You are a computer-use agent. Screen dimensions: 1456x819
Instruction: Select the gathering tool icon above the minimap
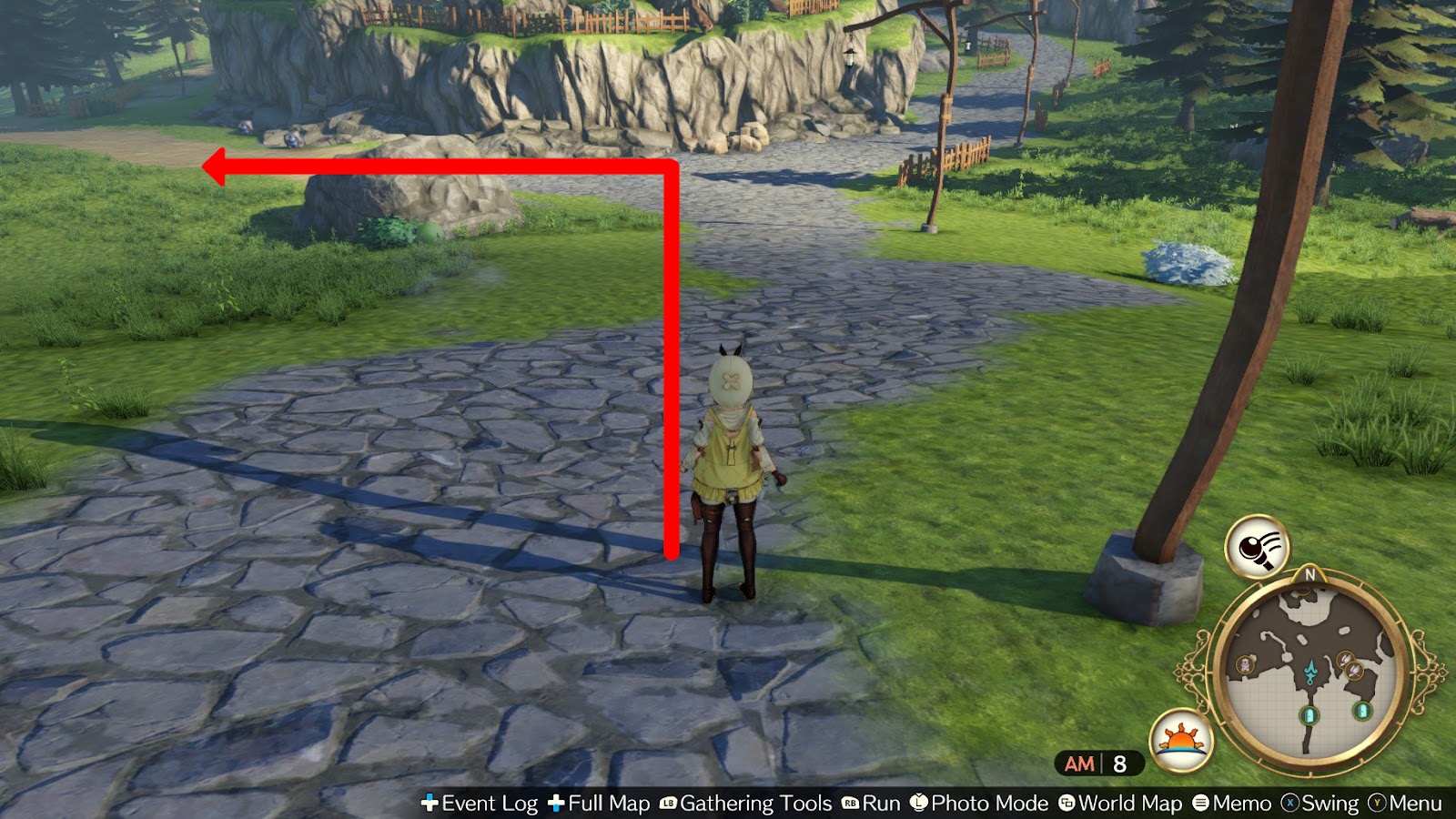[1257, 549]
